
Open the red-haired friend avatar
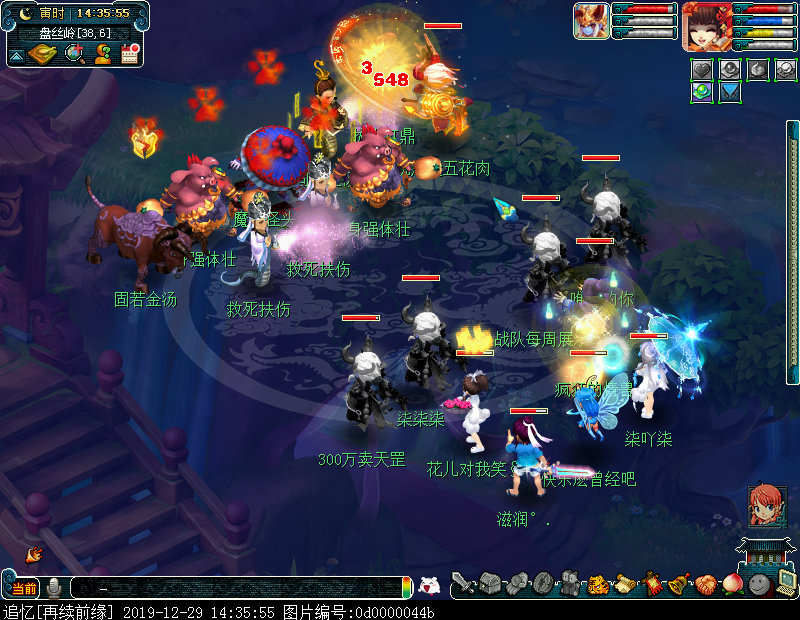[x=767, y=507]
